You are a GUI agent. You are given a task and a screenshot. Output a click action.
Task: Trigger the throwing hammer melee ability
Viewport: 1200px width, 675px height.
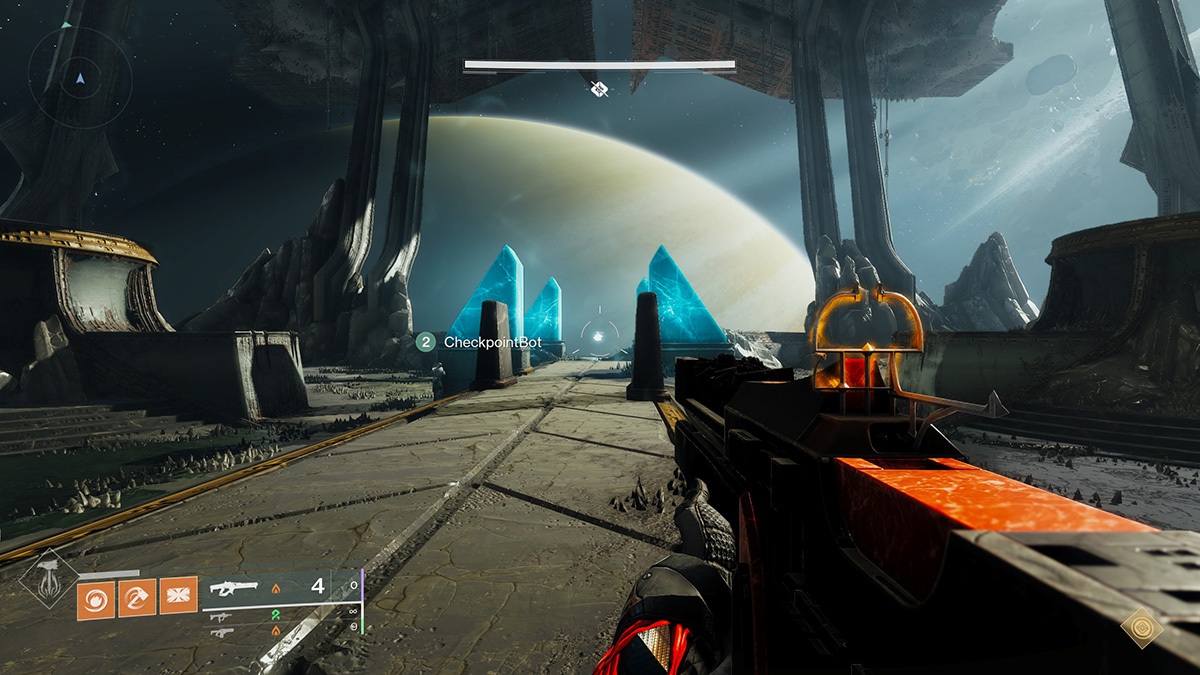137,600
